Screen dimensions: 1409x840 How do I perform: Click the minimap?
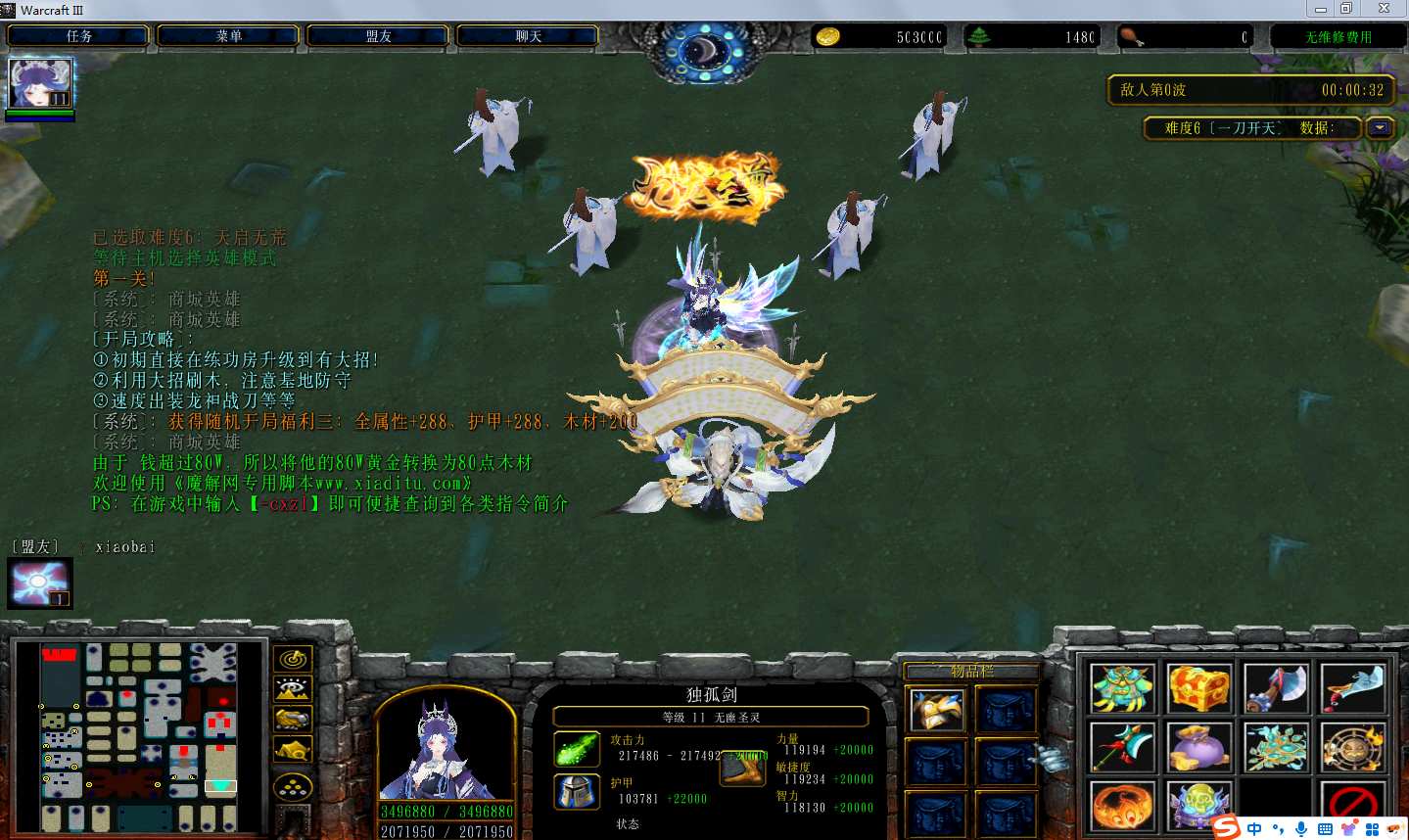coord(138,736)
